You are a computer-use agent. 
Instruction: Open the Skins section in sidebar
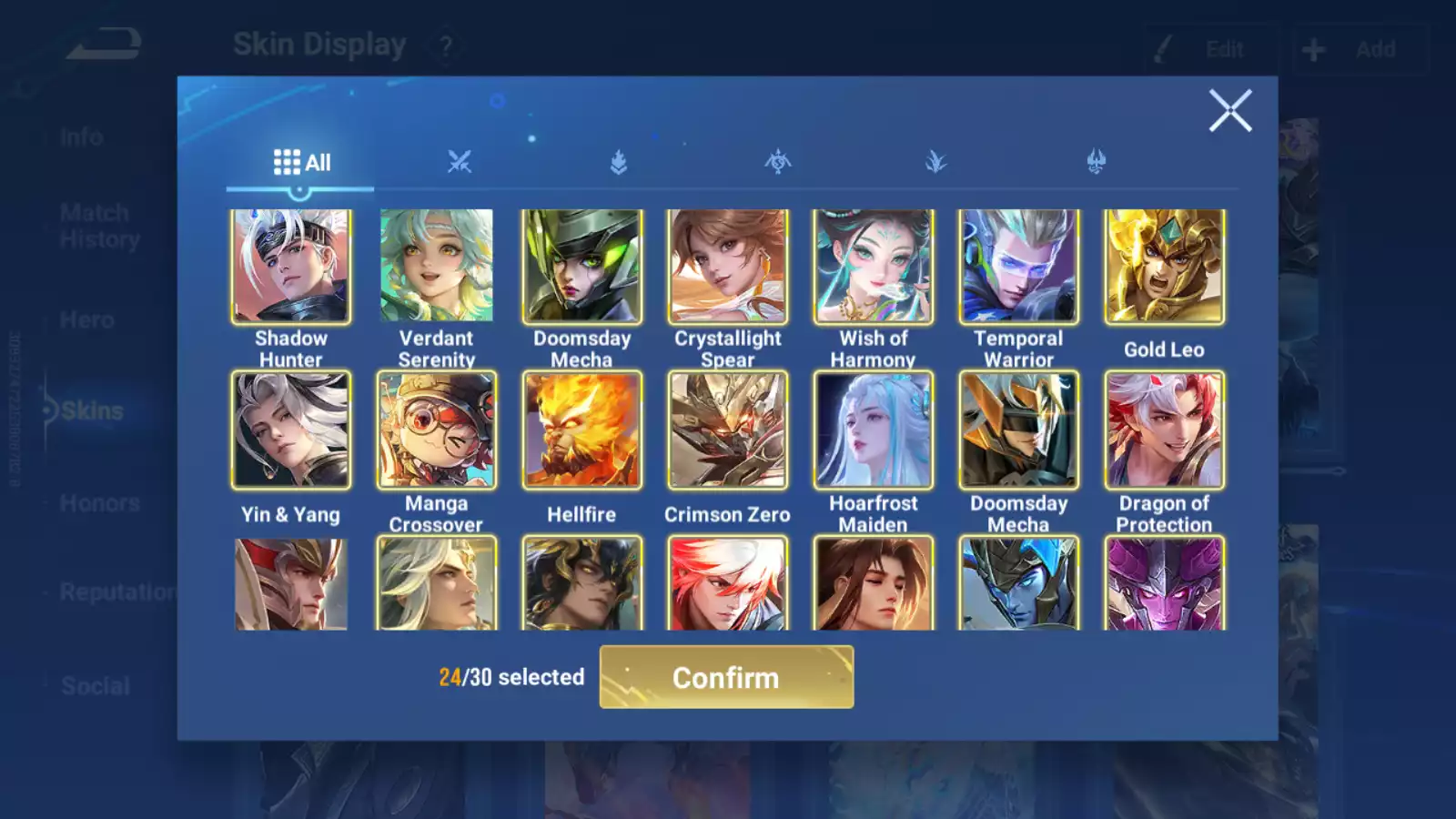pos(91,410)
